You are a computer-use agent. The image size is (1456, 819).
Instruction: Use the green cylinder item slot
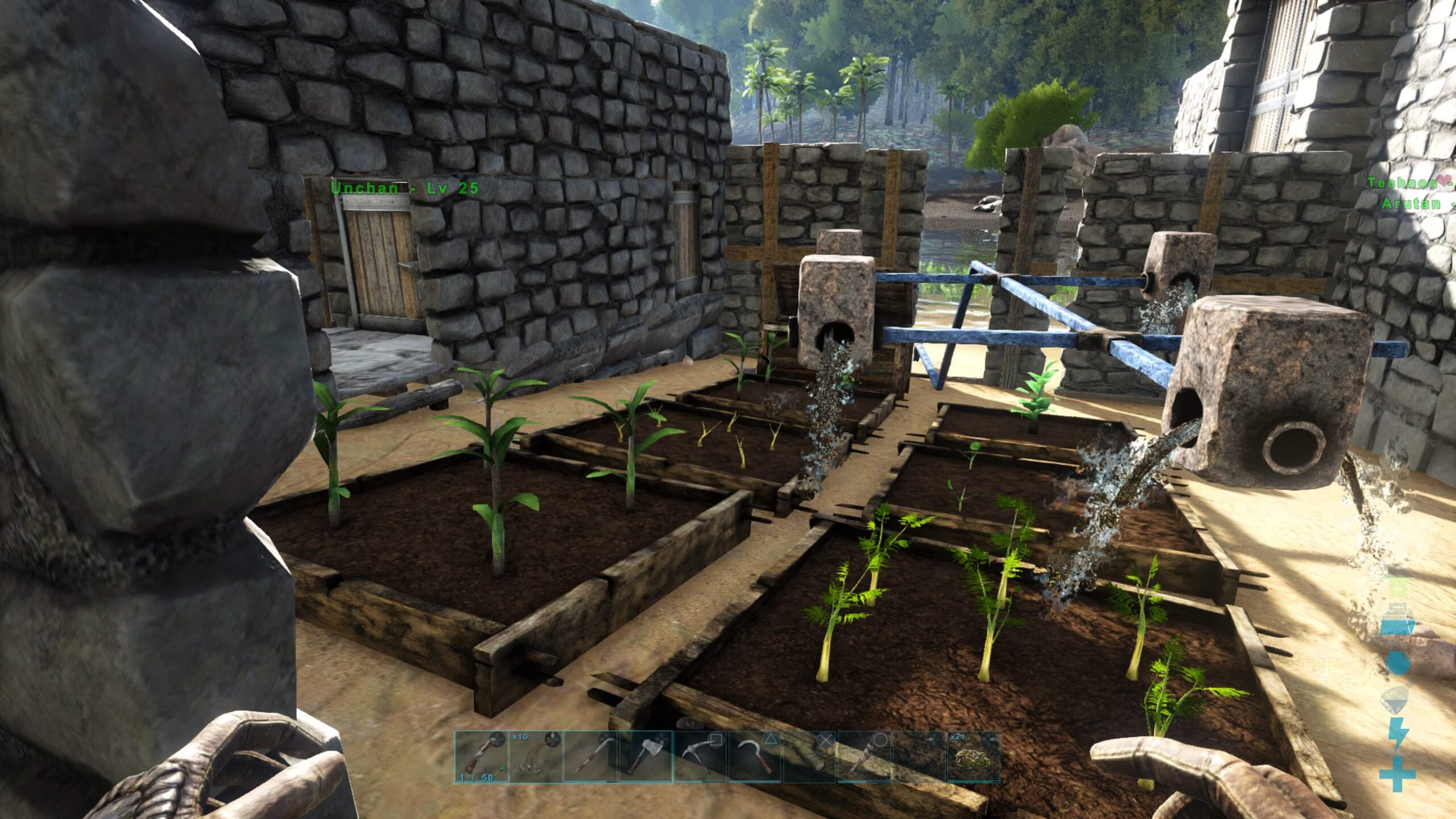(809, 757)
